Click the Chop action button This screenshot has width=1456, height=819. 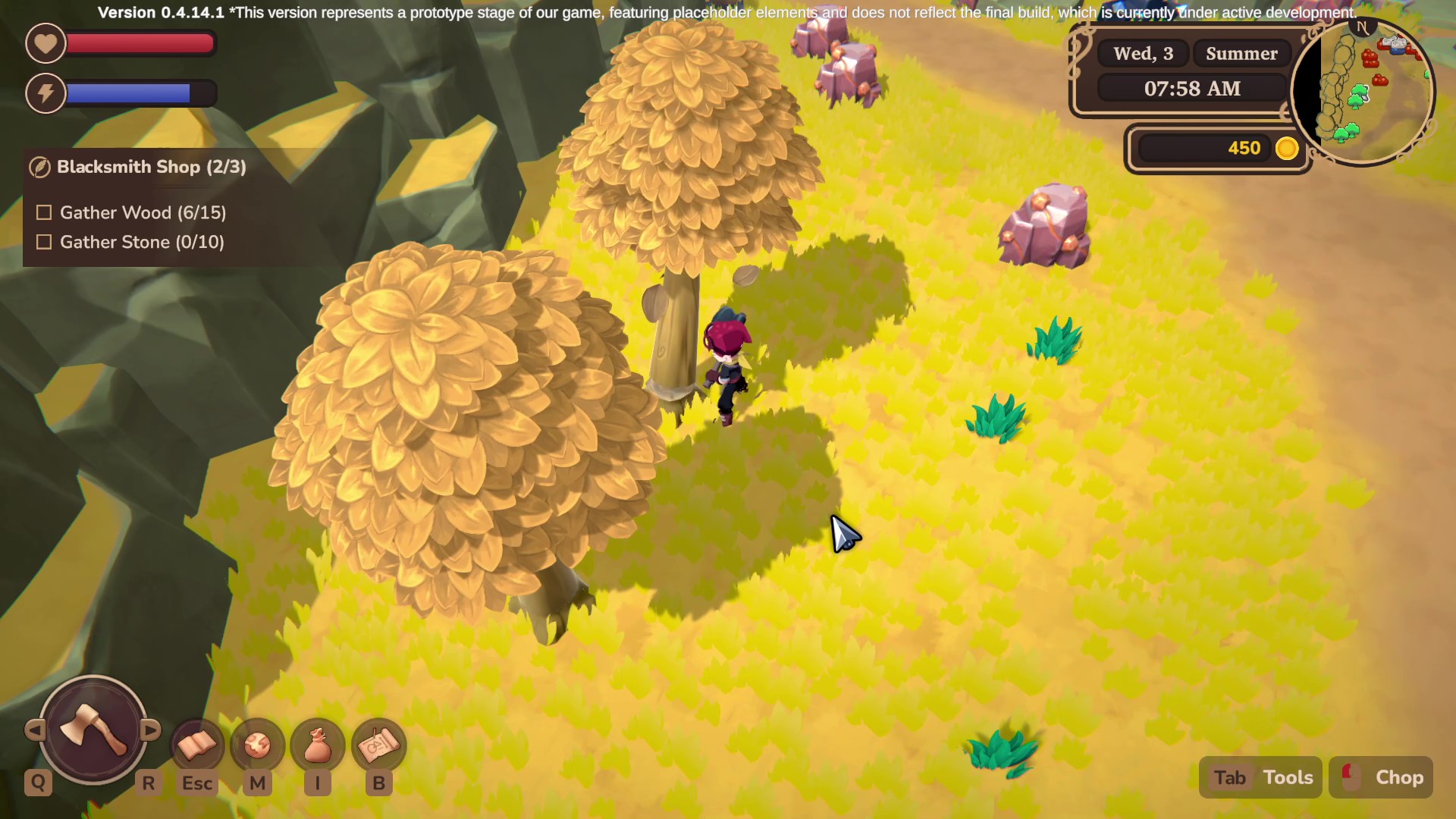click(1381, 777)
